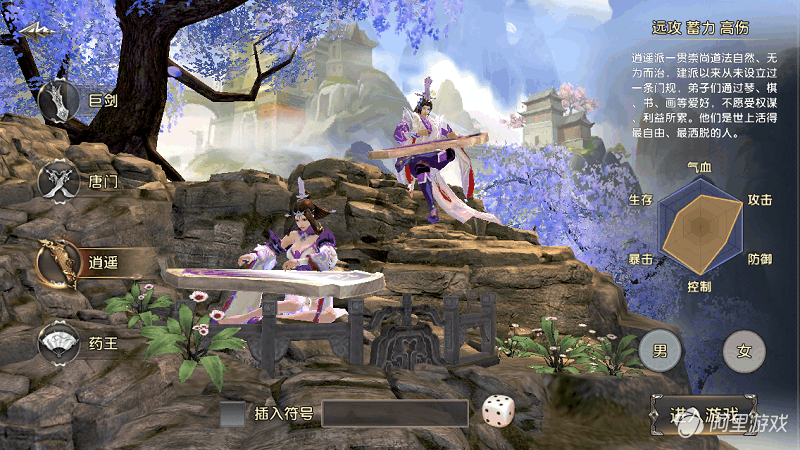
Task: Roll the dice for random name
Action: pyautogui.click(x=497, y=412)
